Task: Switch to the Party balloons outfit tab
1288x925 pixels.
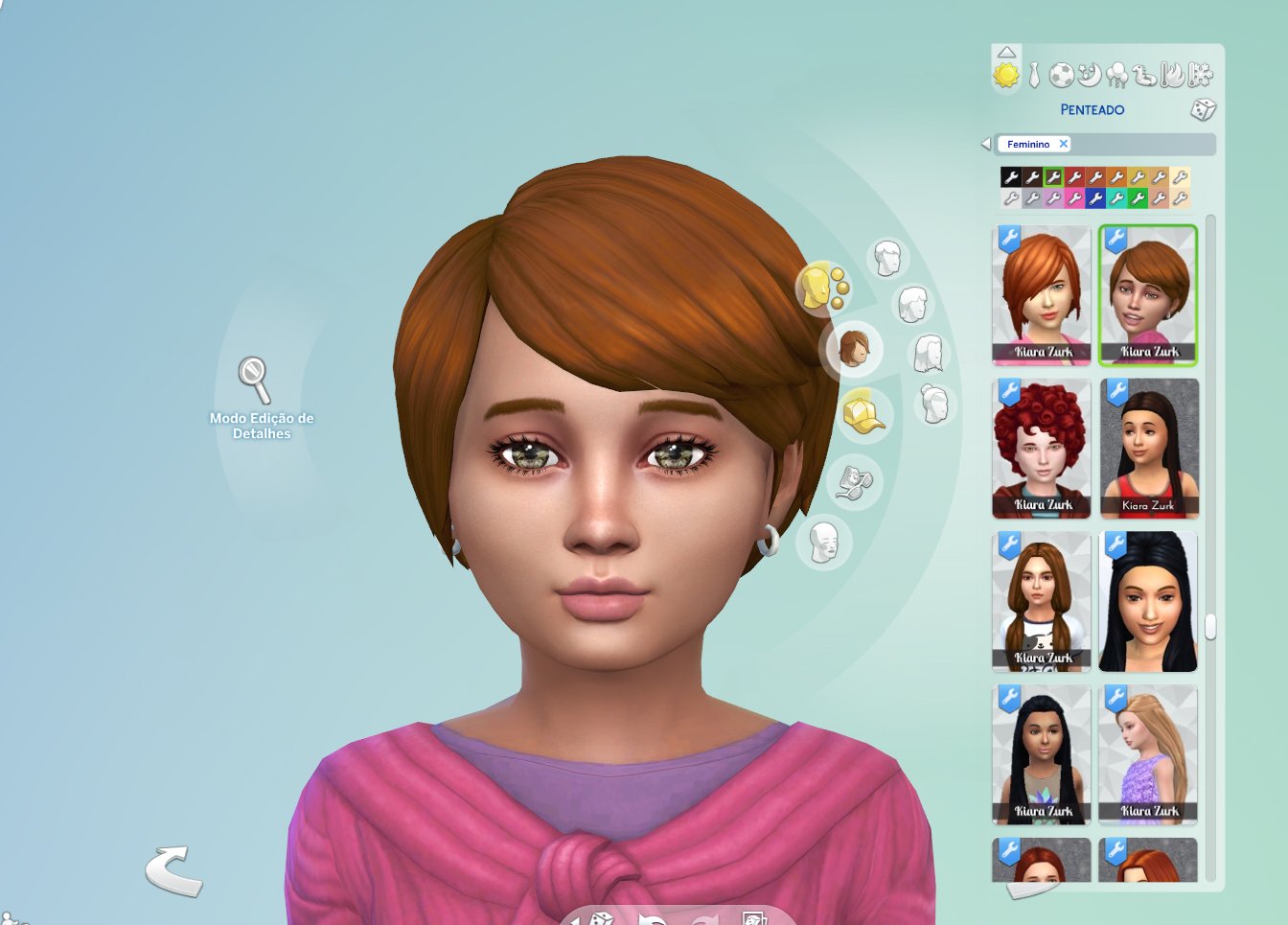Action: click(x=1116, y=75)
